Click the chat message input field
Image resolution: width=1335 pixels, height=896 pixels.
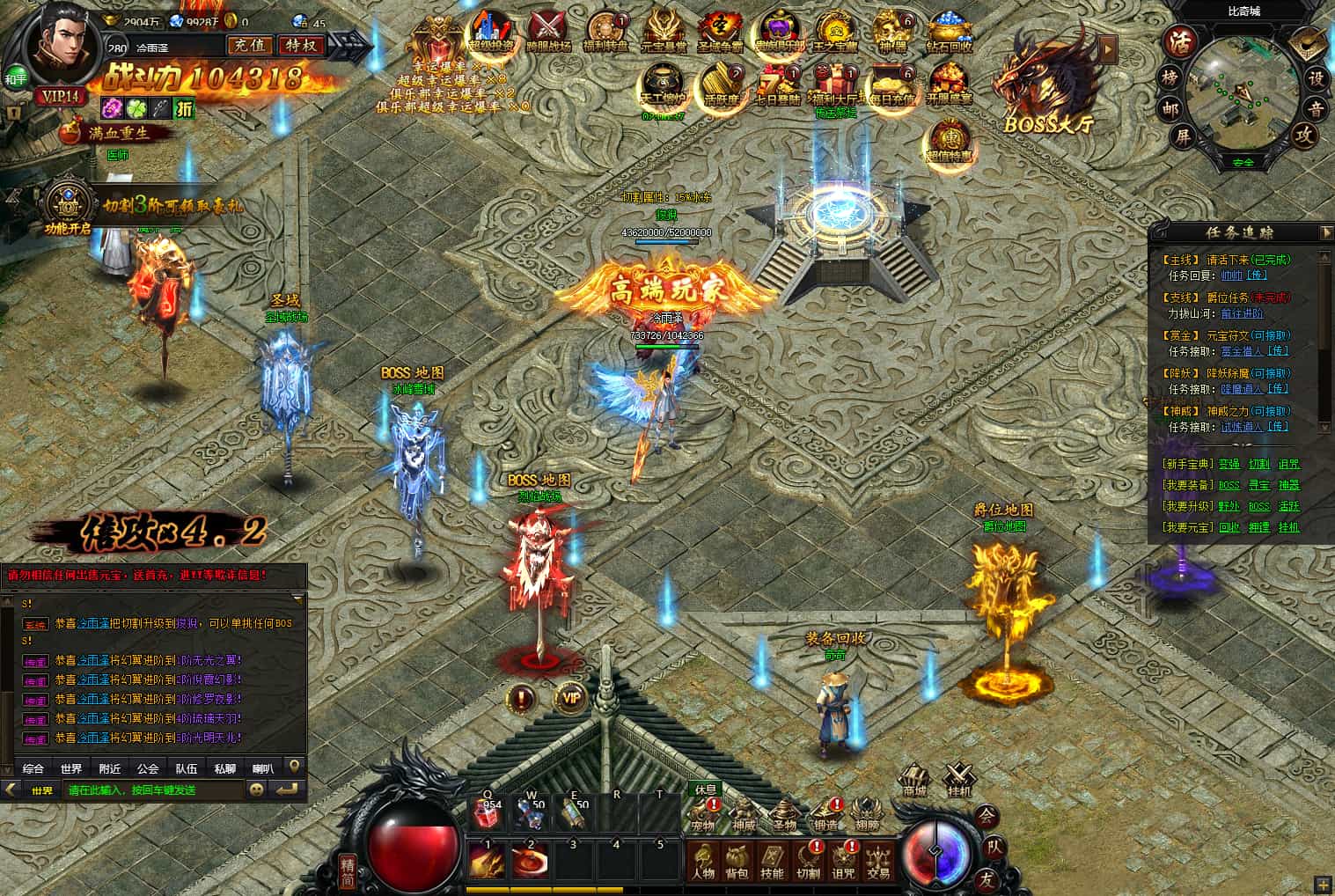tap(155, 790)
